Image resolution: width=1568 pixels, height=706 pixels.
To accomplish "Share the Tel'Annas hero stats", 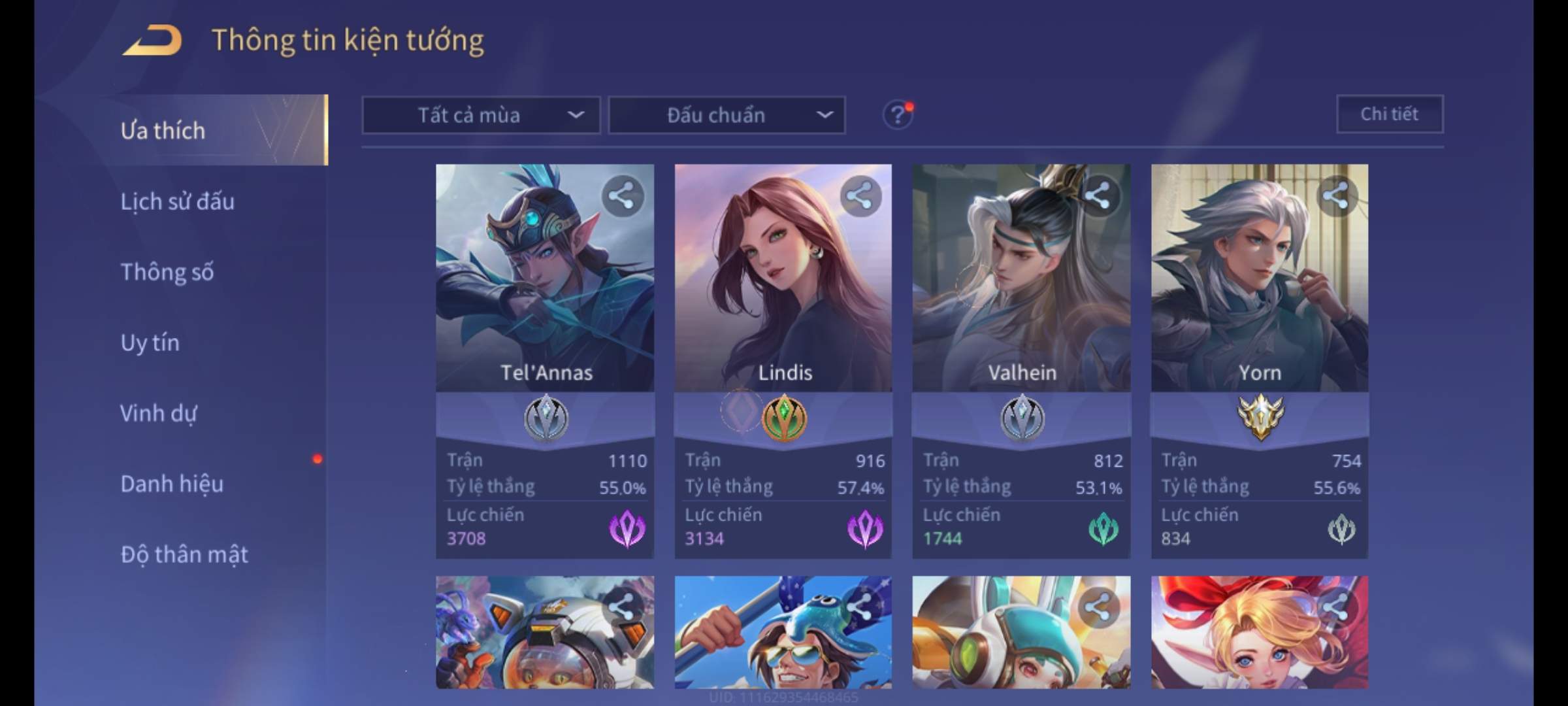I will click(x=622, y=195).
